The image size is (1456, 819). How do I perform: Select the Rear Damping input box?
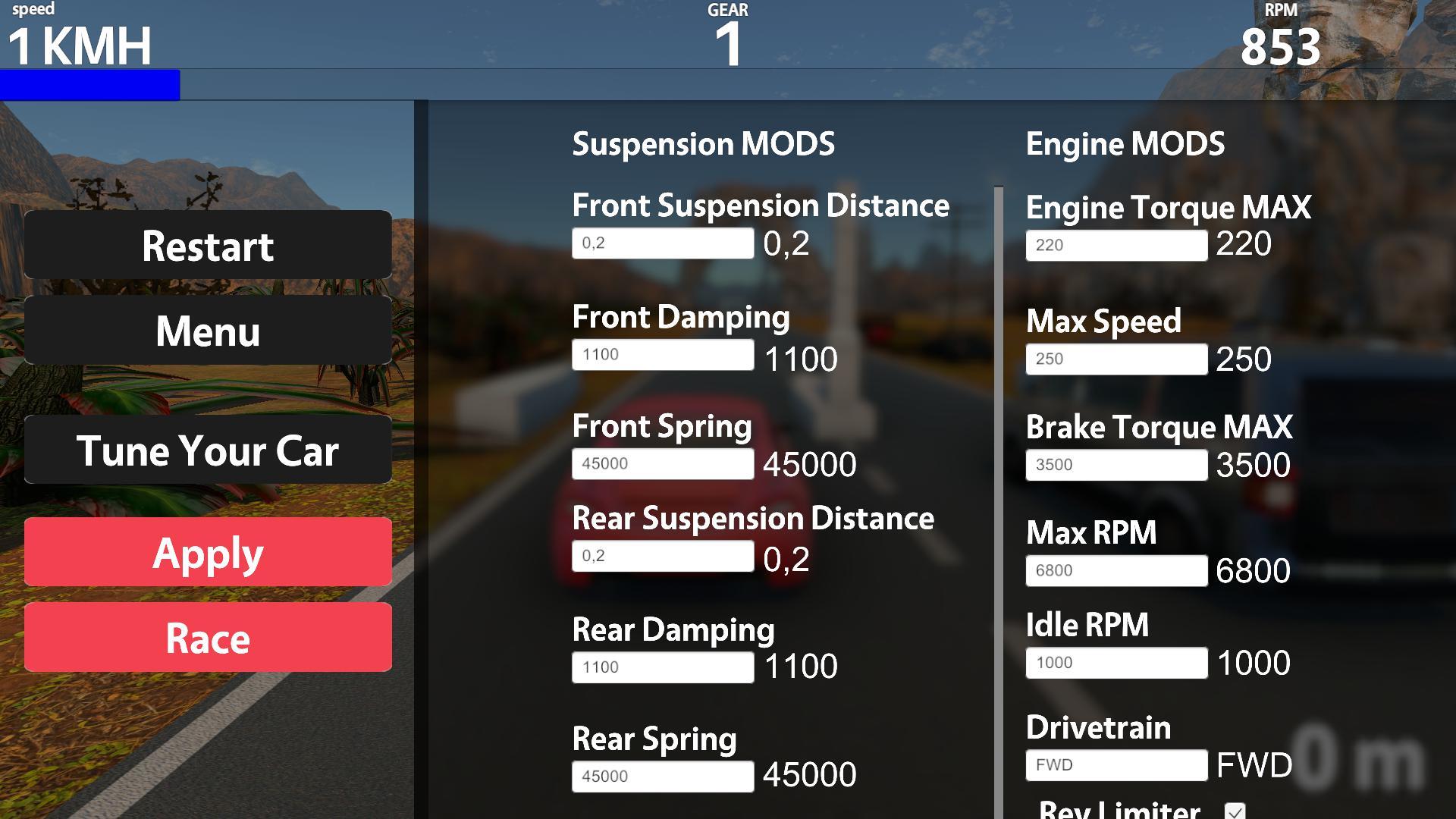pyautogui.click(x=662, y=667)
